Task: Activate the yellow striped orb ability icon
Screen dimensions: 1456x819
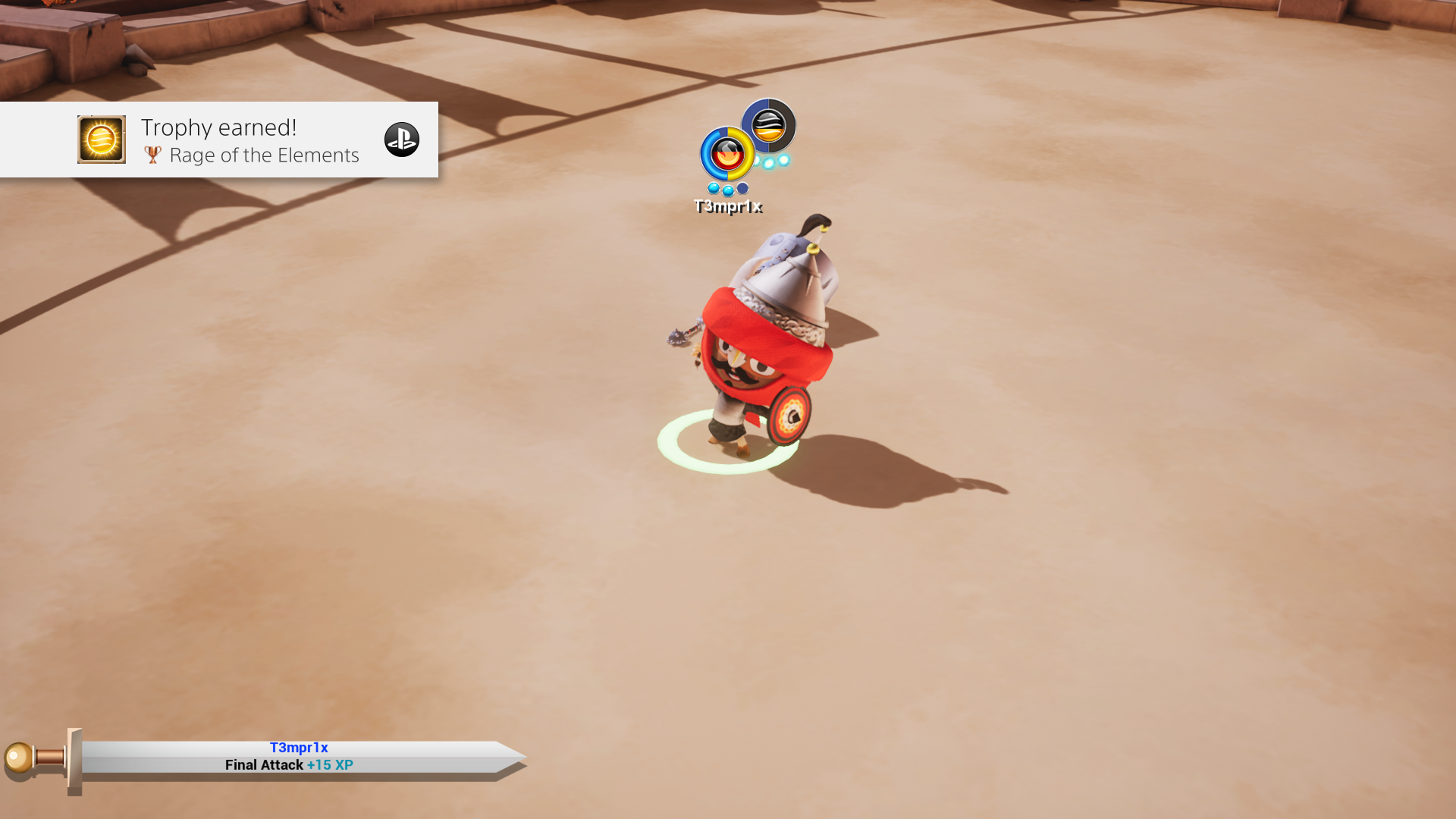Action: pyautogui.click(x=768, y=125)
